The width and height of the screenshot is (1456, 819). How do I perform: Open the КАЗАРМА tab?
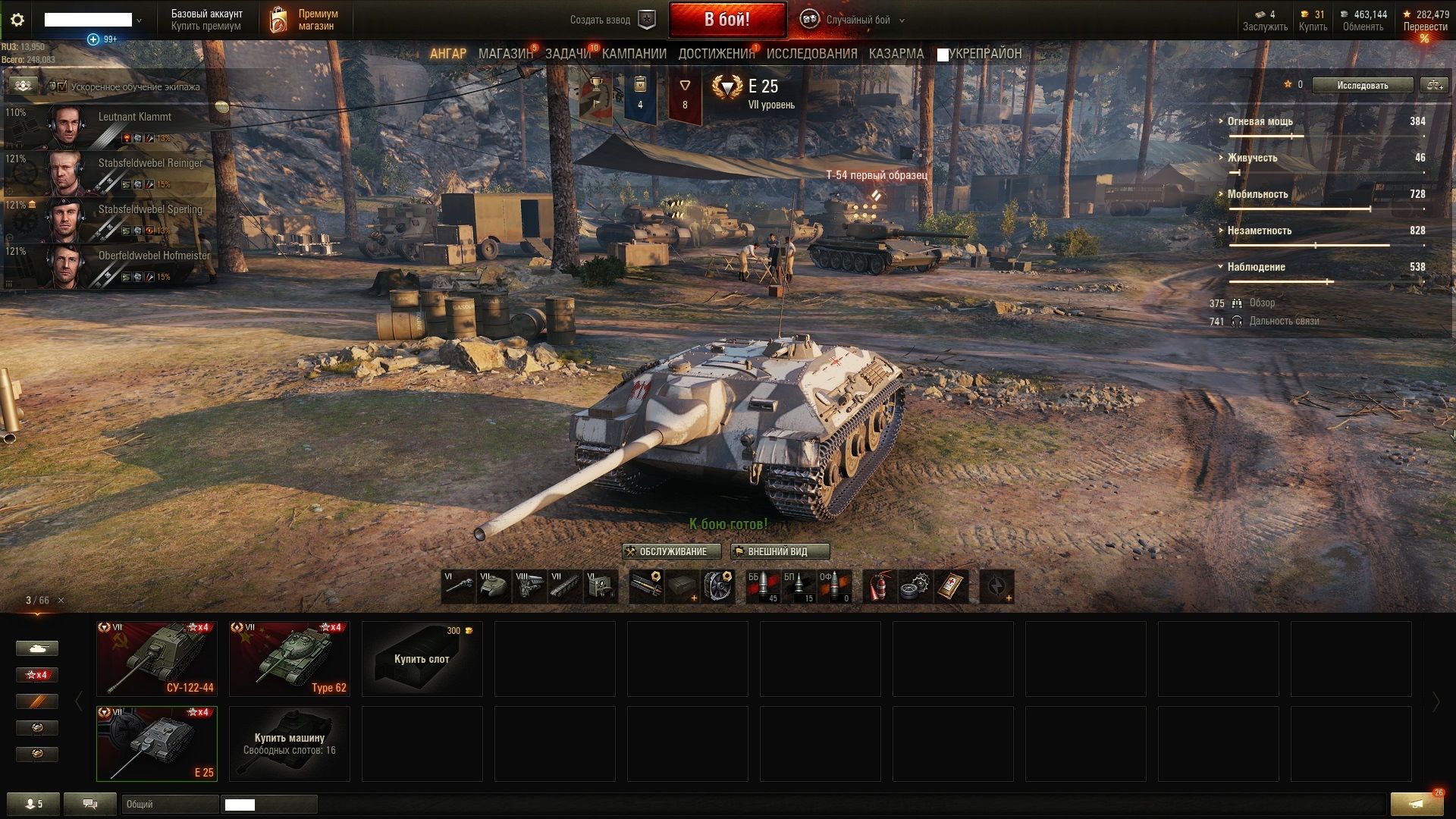(x=896, y=54)
